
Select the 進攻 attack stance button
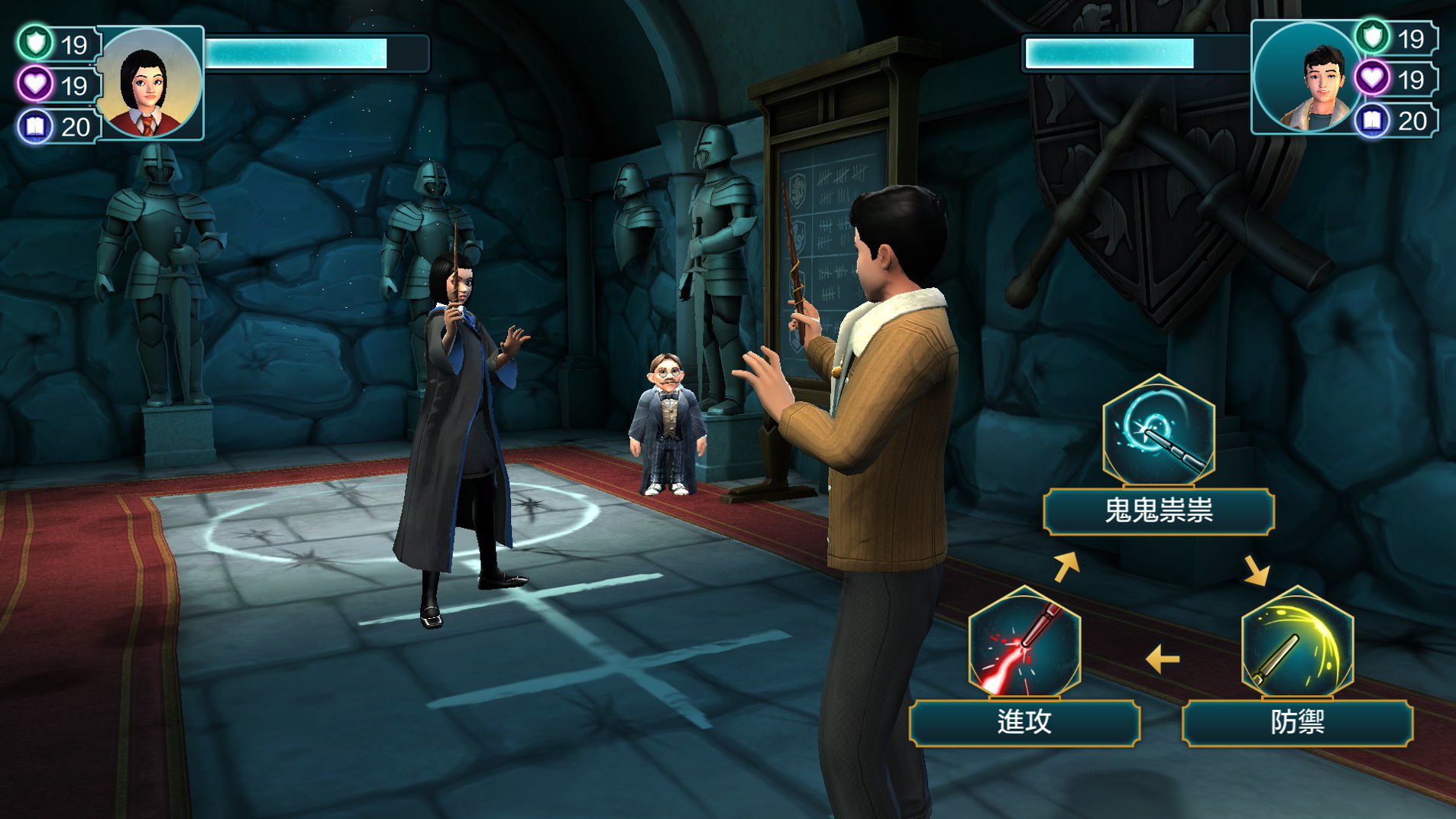[x=1024, y=722]
